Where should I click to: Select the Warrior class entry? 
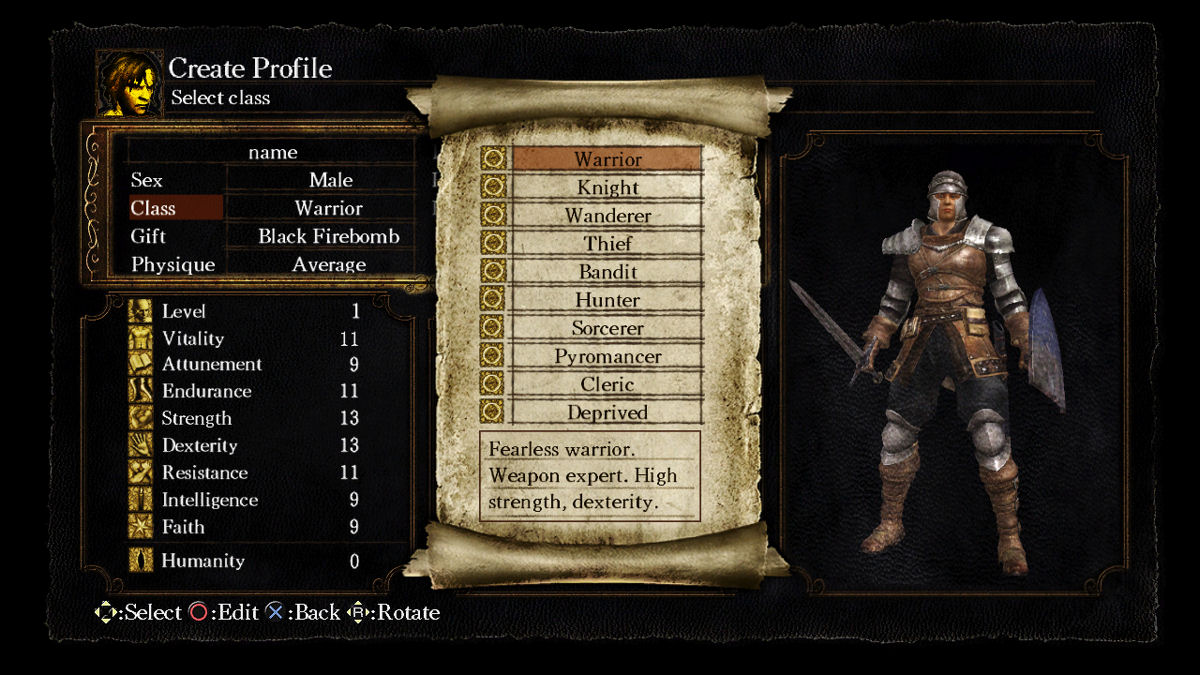tap(607, 159)
